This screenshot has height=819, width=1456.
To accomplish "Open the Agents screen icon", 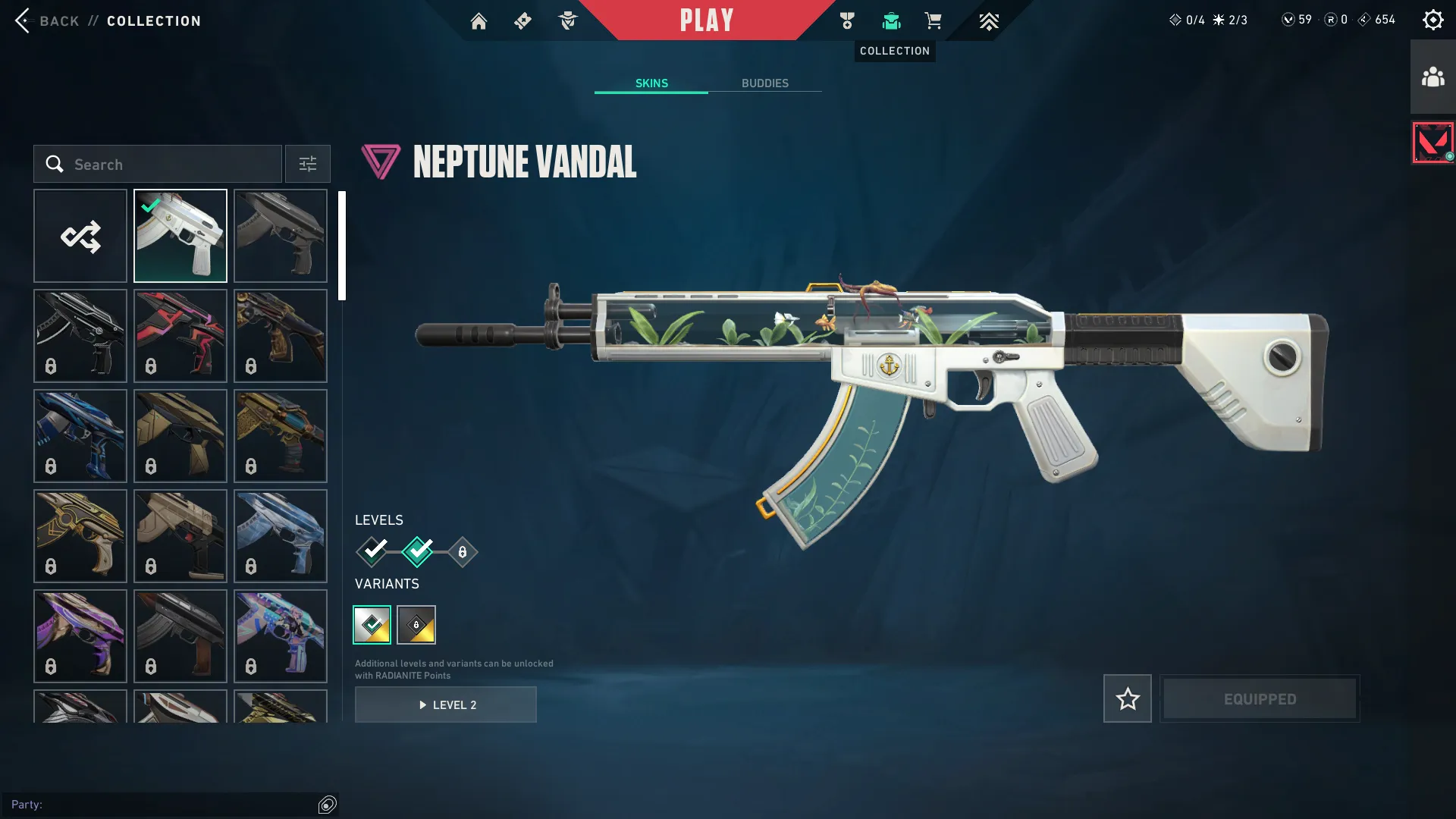I will click(x=567, y=20).
